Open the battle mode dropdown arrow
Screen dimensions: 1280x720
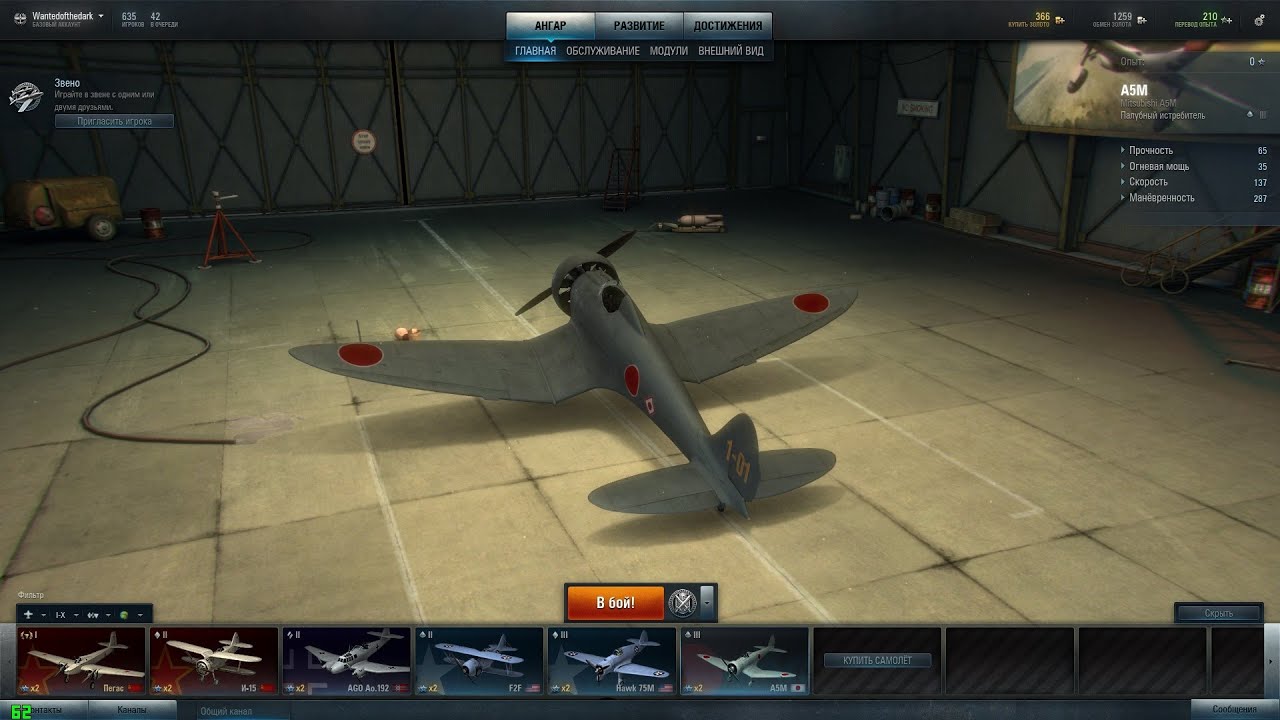click(708, 603)
